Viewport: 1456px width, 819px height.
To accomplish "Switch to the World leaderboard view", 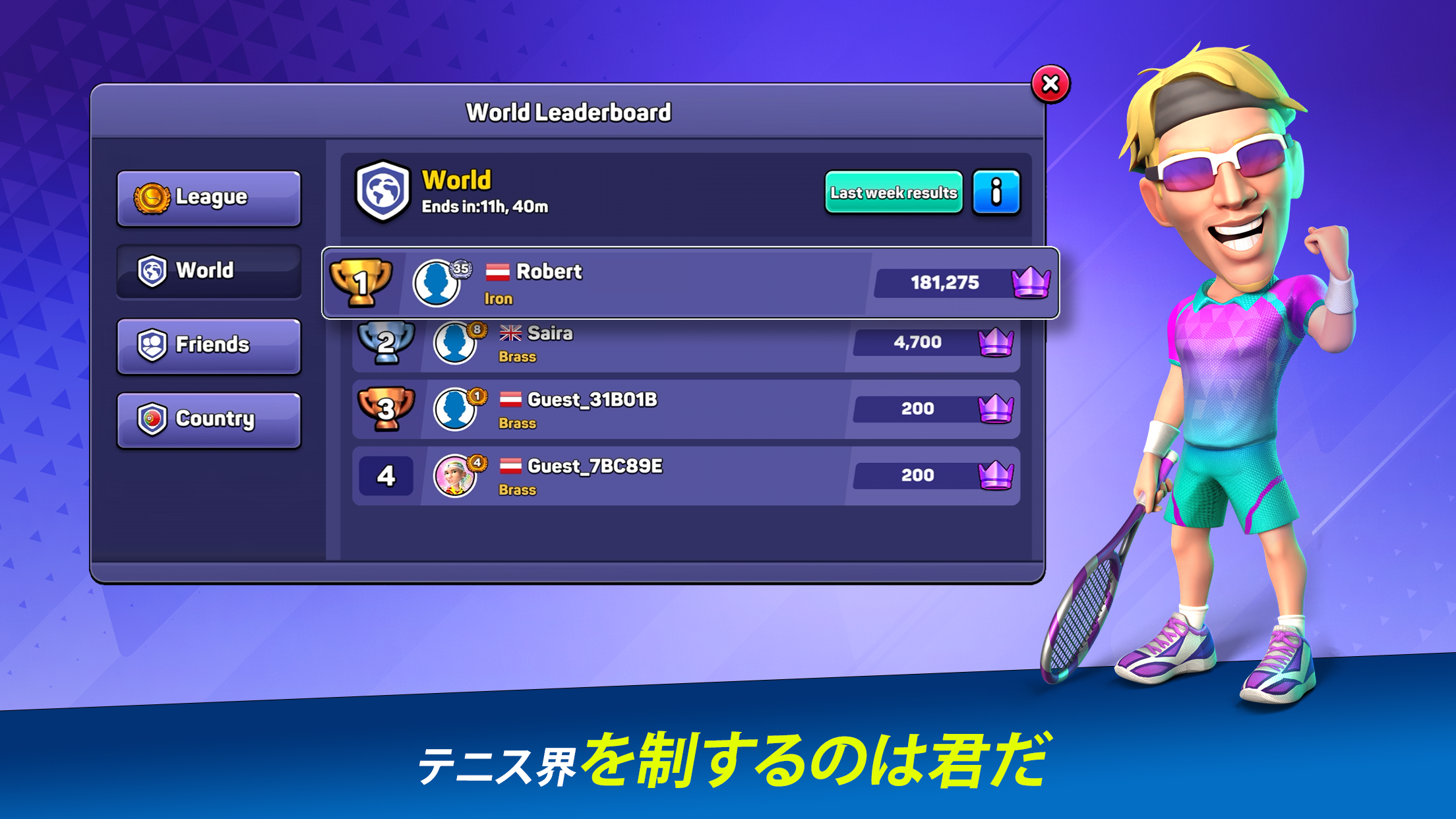I will click(x=208, y=270).
